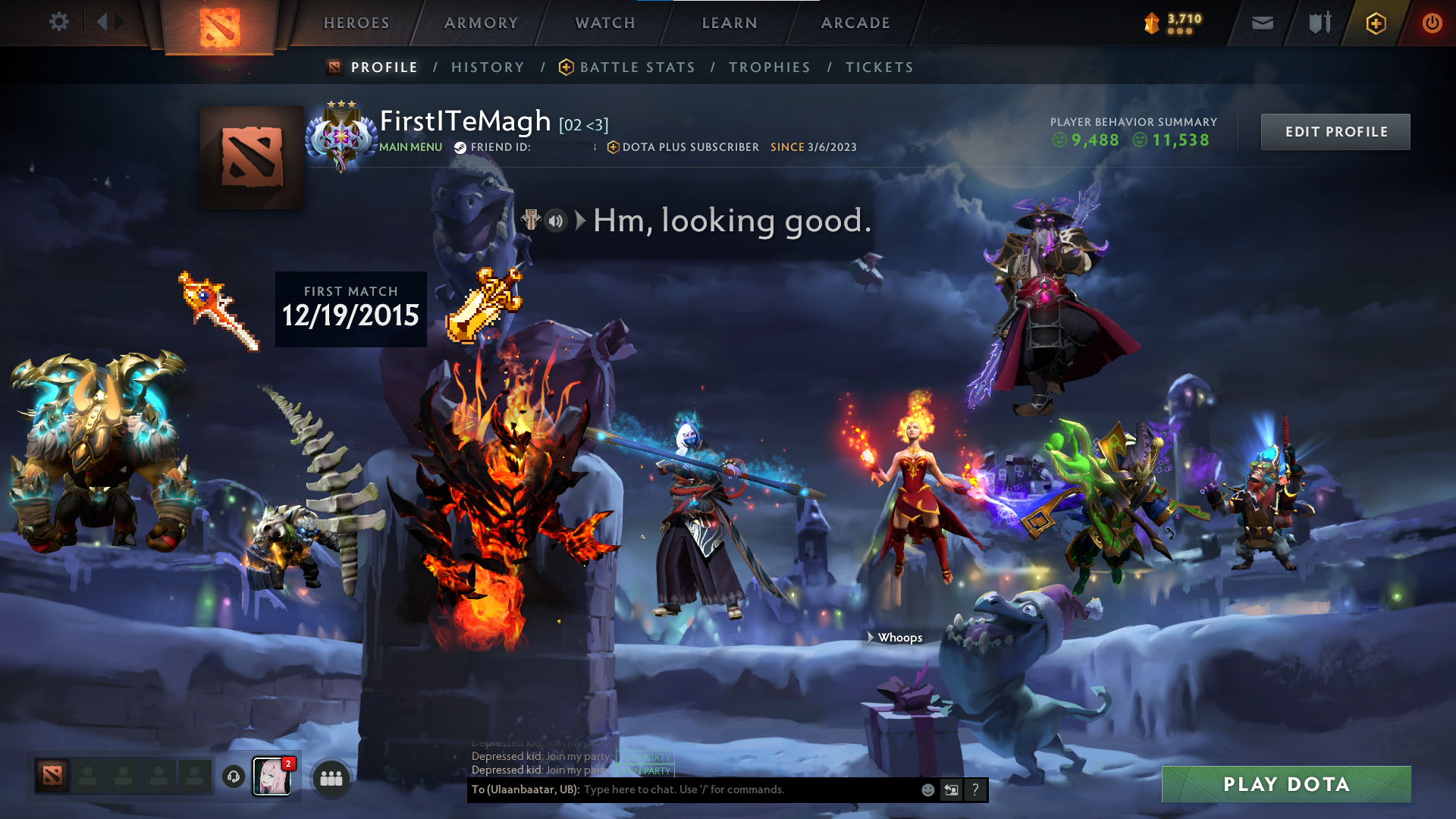Open the friends list with the people icon

(330, 777)
